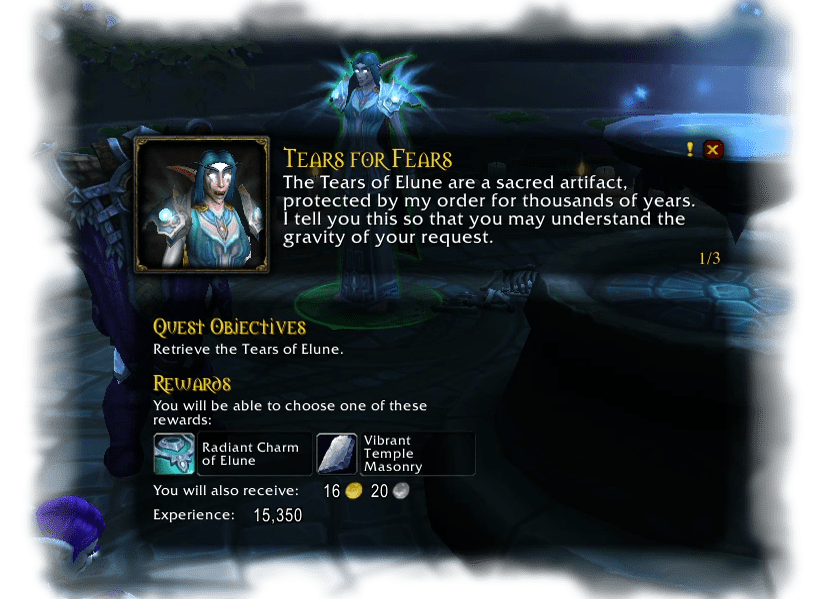This screenshot has width=827, height=599.
Task: Click the quest giver portrait
Action: click(202, 205)
